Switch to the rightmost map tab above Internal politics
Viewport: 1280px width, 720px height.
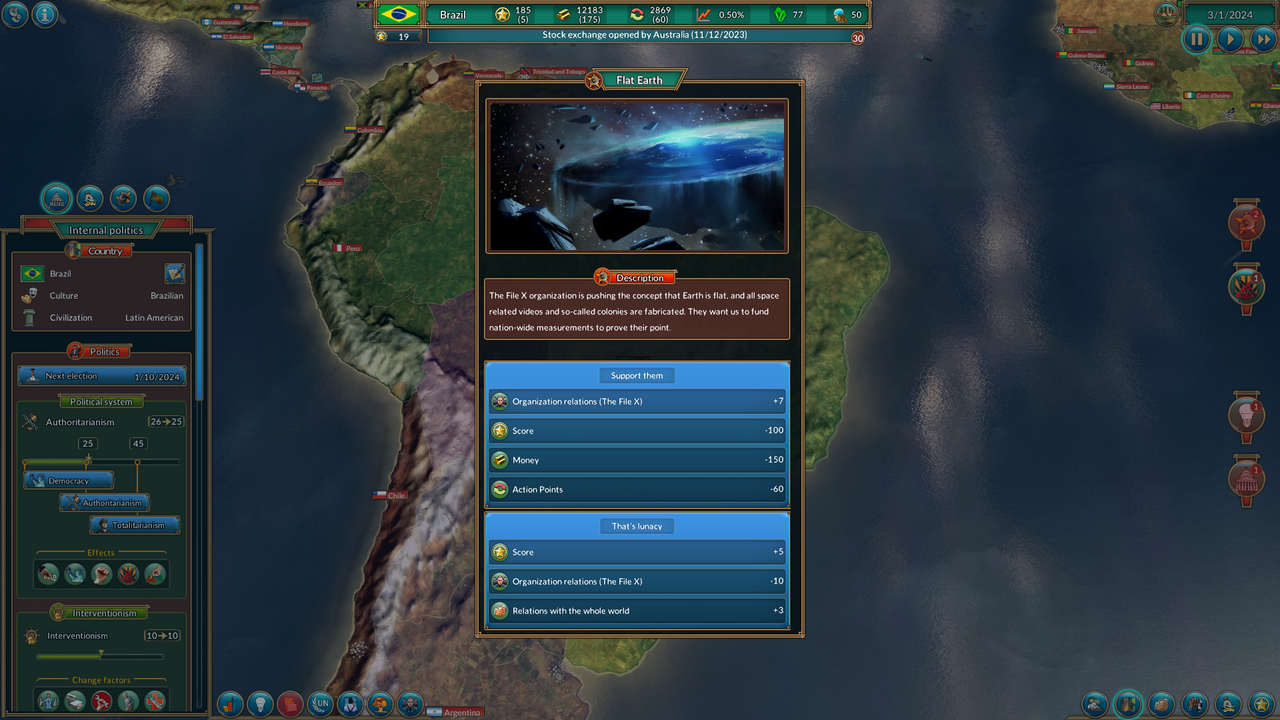click(155, 198)
